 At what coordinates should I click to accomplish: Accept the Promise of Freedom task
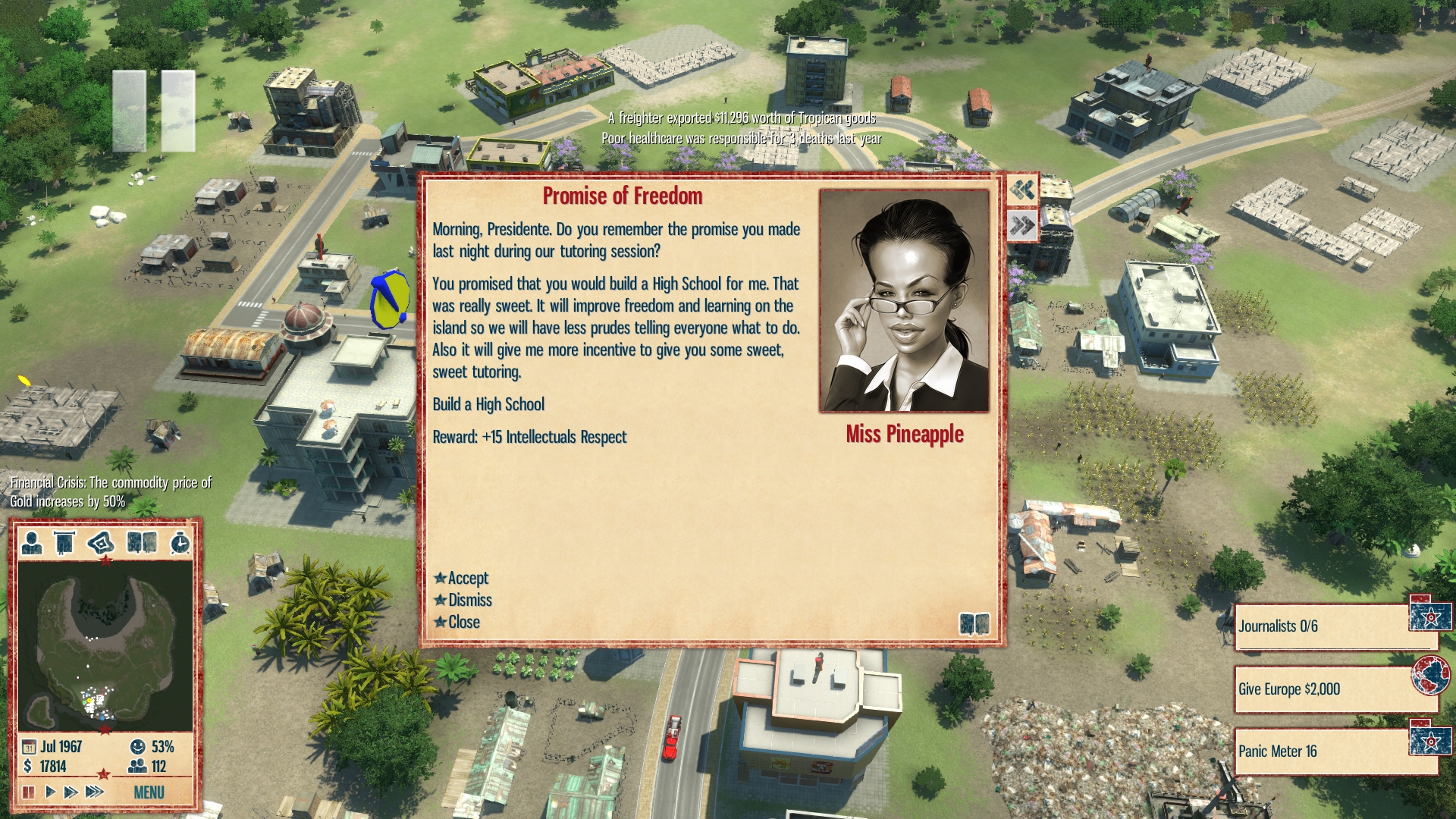tap(467, 579)
